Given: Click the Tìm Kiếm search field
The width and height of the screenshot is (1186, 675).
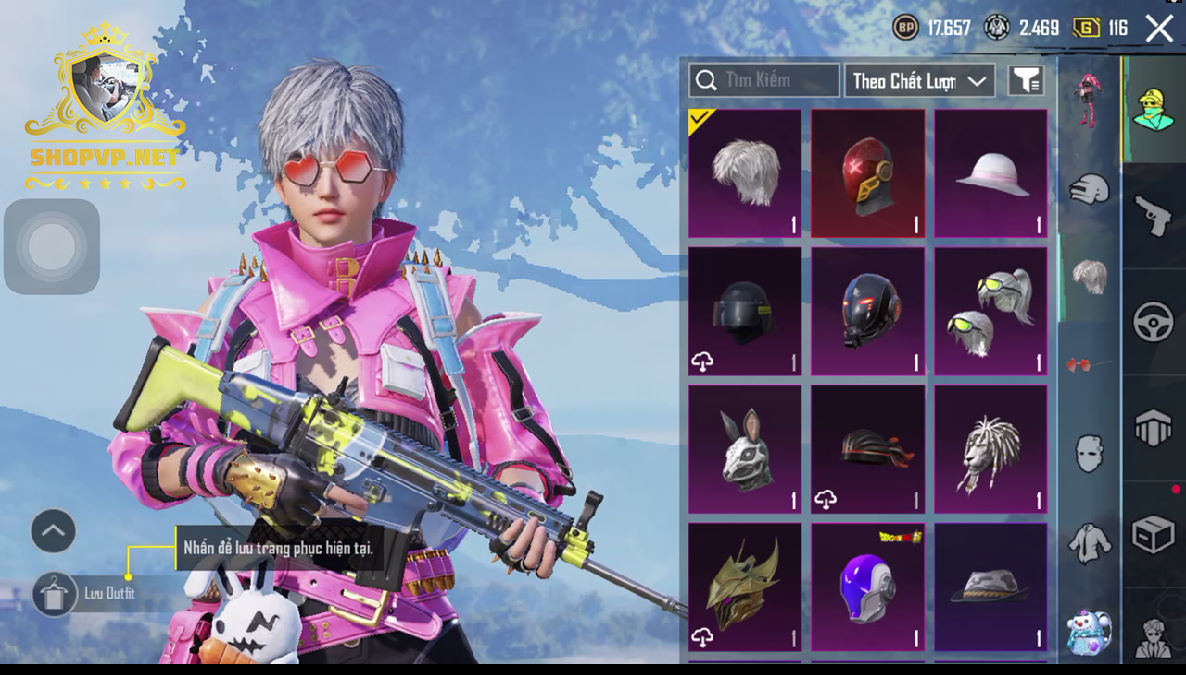Looking at the screenshot, I should 765,80.
